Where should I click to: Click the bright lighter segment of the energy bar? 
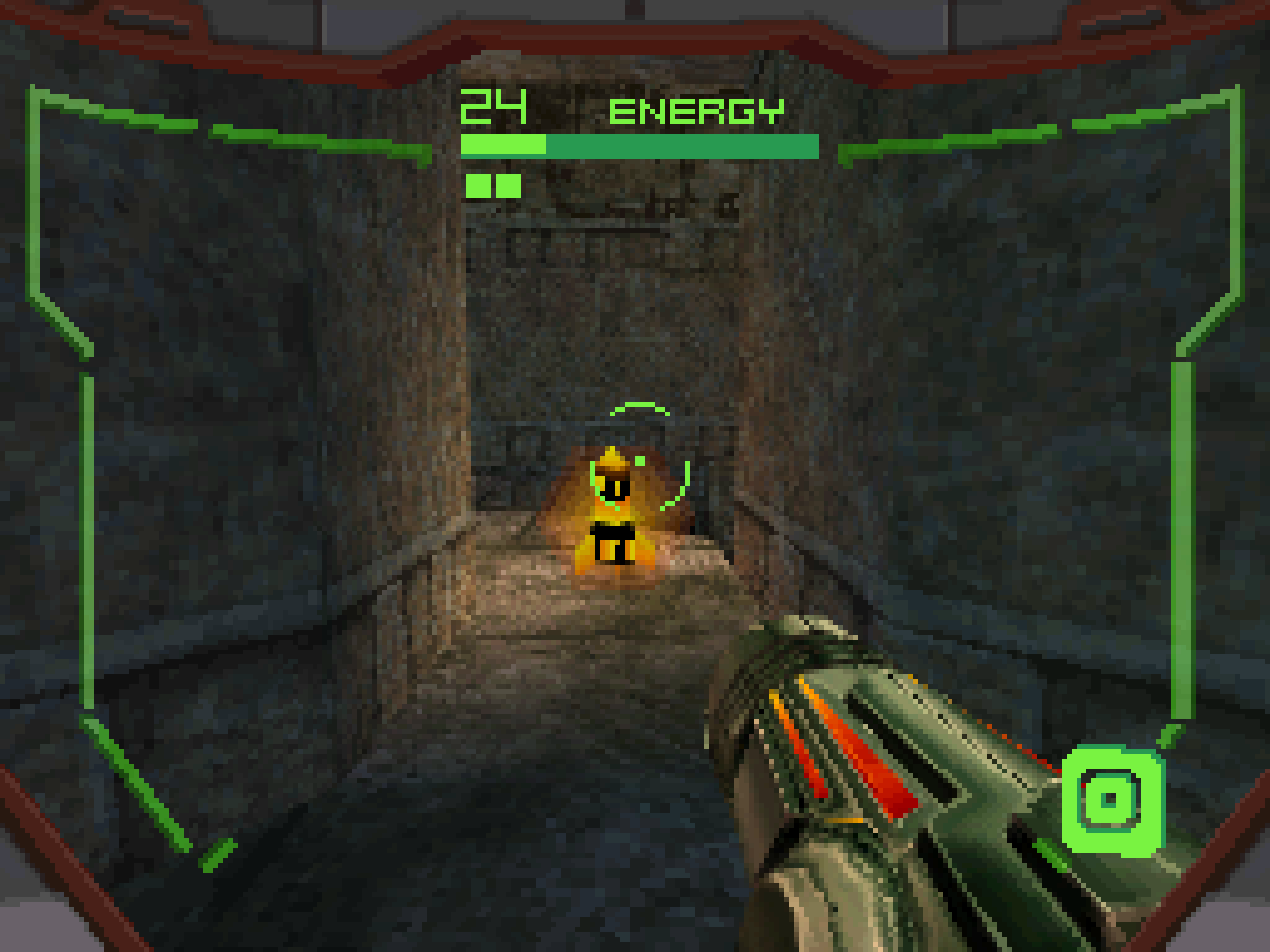501,143
